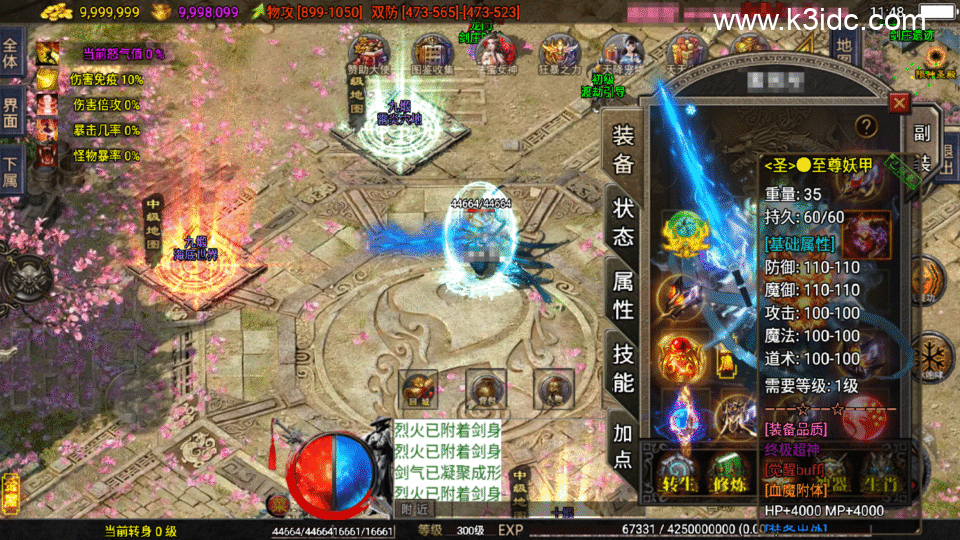
Task: Open the 赞助大使 sponsor icon
Action: 367,54
